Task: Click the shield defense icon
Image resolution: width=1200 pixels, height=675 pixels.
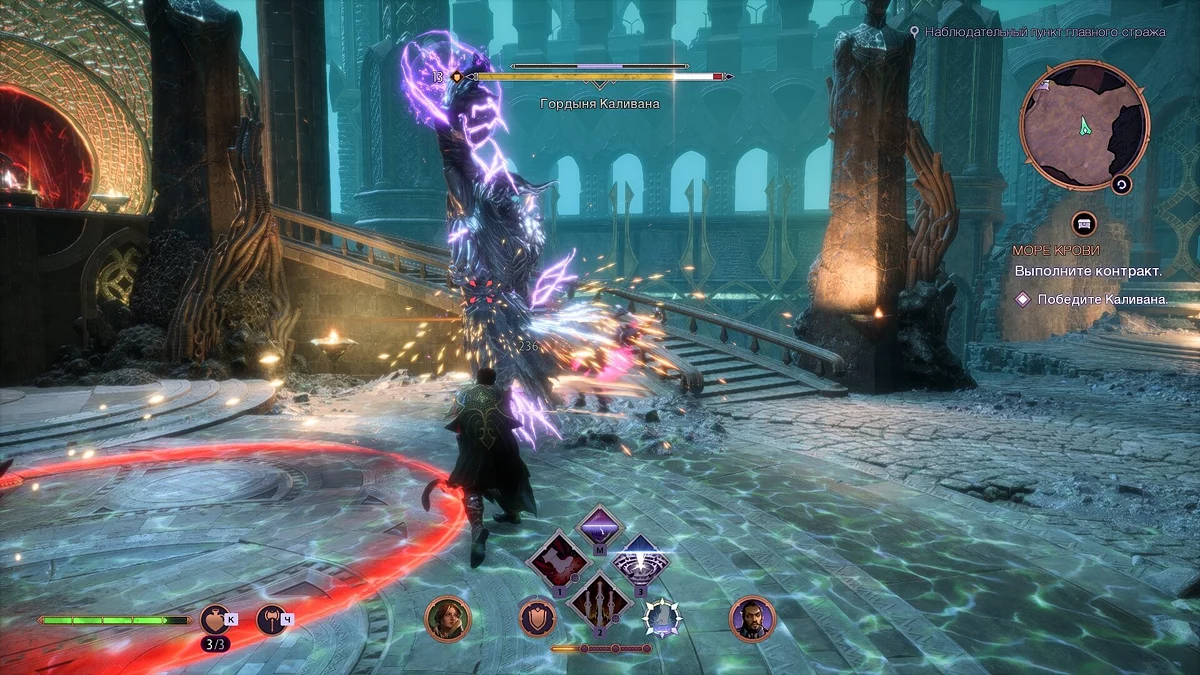Action: (538, 617)
